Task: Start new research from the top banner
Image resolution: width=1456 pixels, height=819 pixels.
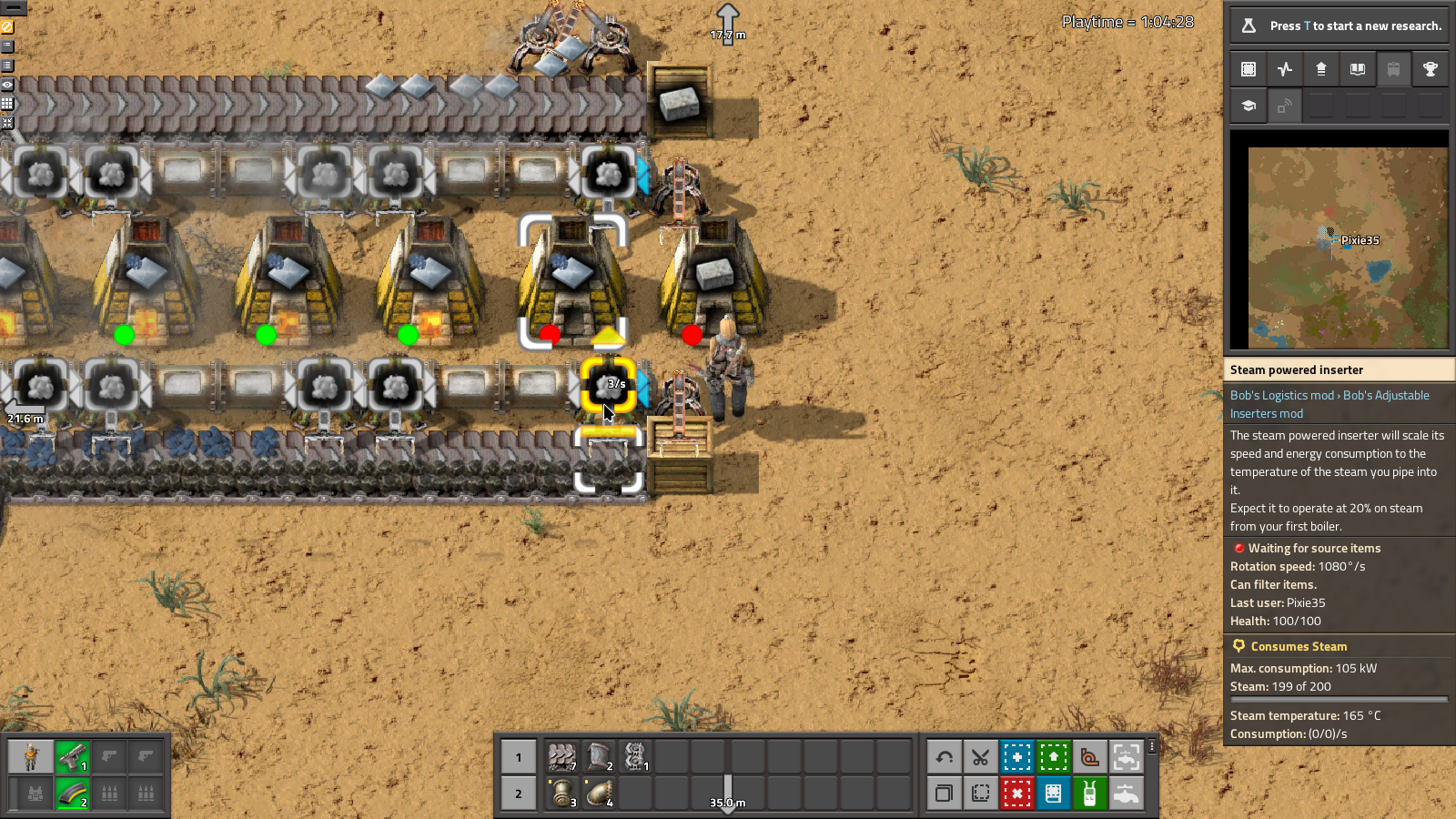Action: click(1338, 25)
